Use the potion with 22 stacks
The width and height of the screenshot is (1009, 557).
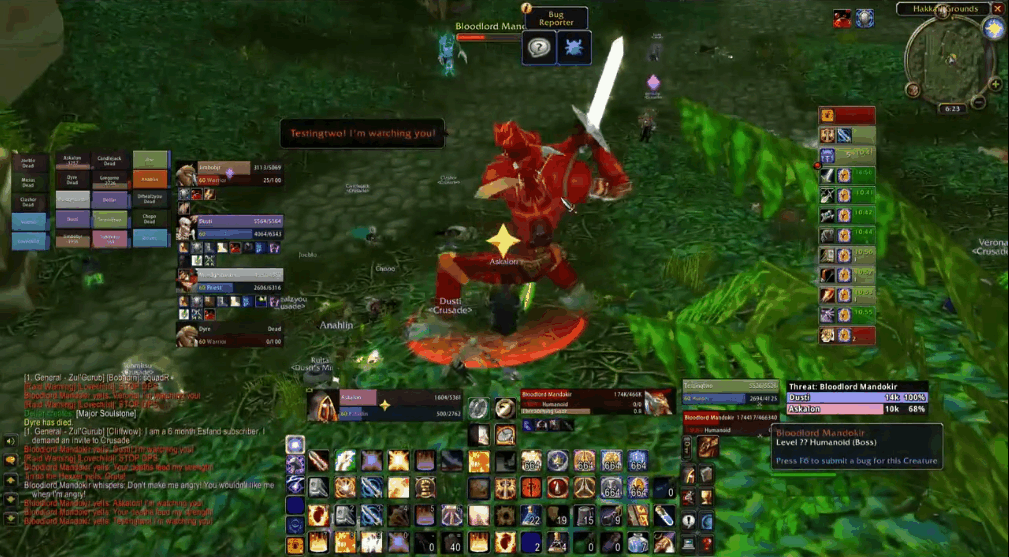[x=532, y=515]
